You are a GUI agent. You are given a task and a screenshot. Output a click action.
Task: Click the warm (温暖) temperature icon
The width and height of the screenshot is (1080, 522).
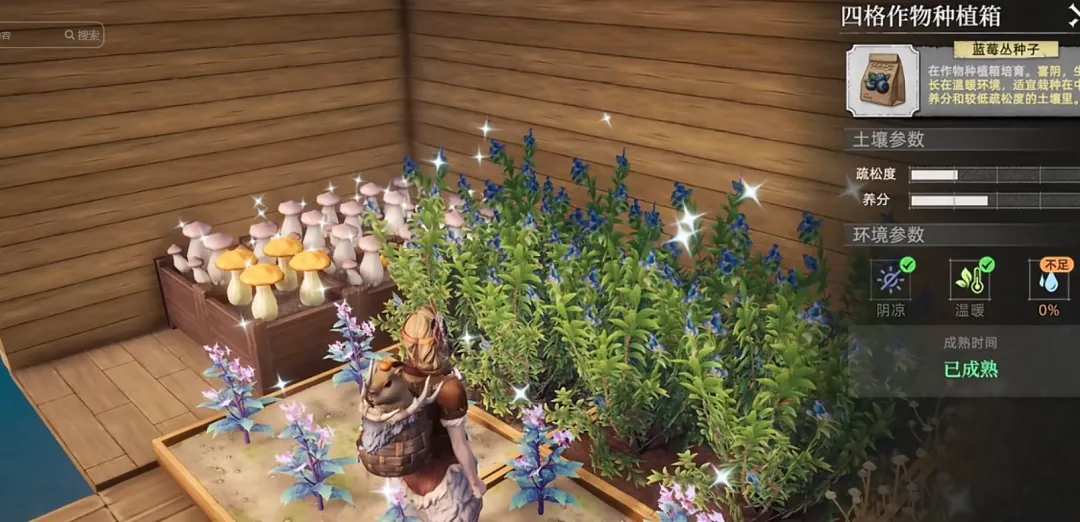970,280
